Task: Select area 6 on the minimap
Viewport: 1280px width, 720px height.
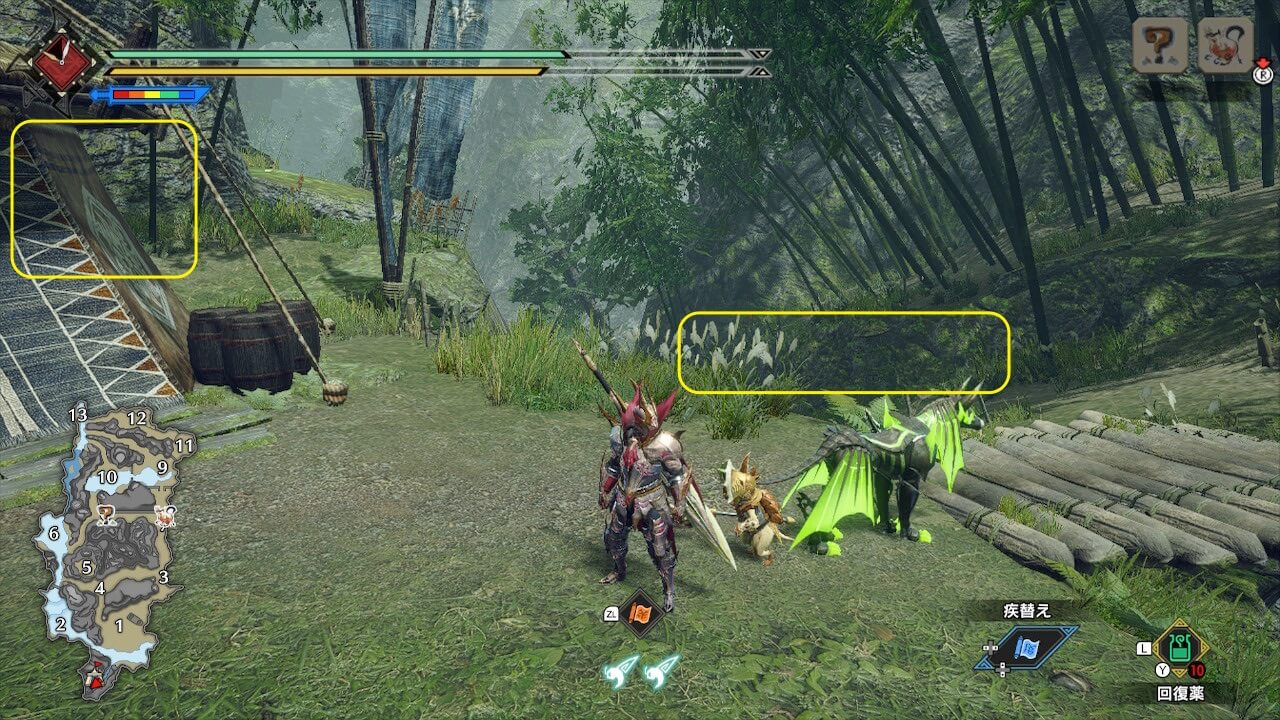Action: tap(54, 533)
